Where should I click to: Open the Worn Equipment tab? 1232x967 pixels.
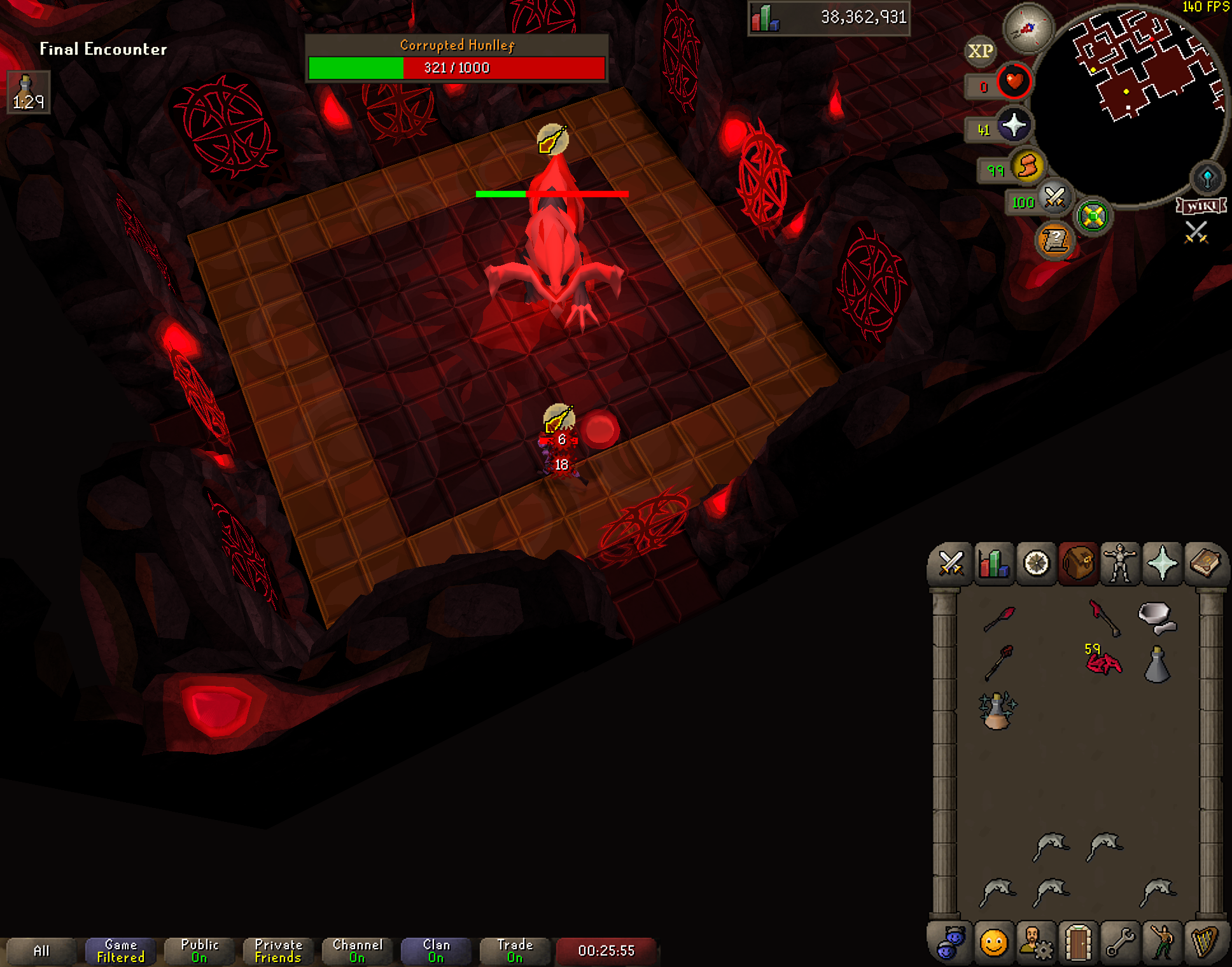click(1120, 564)
